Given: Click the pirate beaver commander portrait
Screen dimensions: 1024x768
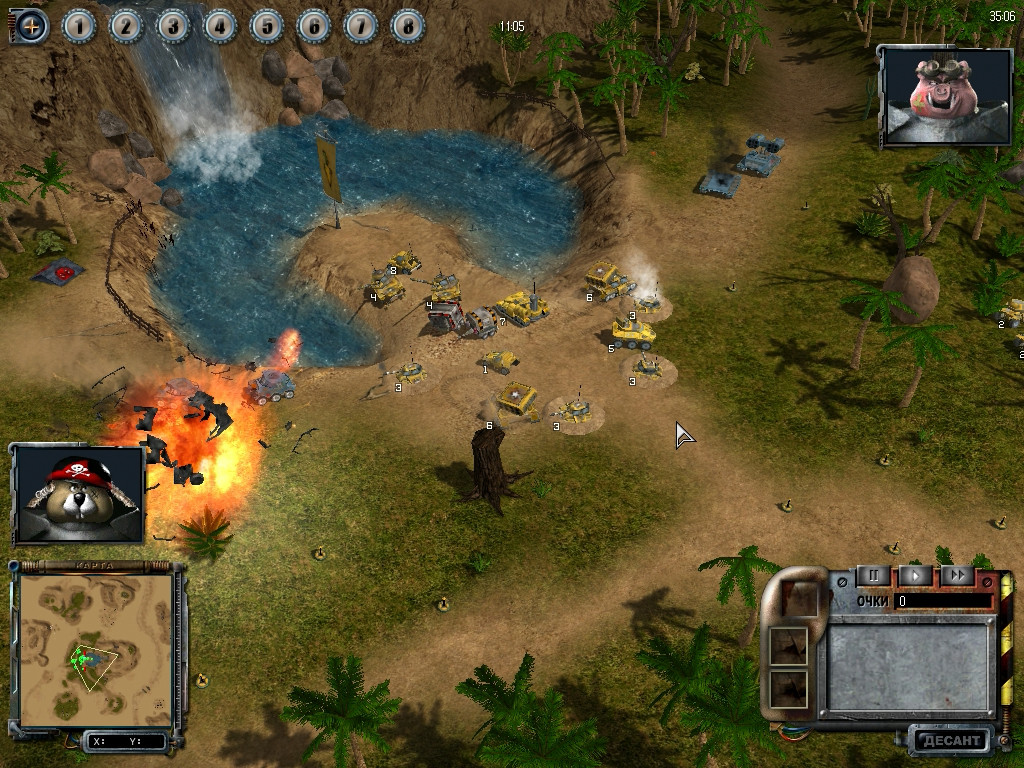Looking at the screenshot, I should (x=79, y=494).
